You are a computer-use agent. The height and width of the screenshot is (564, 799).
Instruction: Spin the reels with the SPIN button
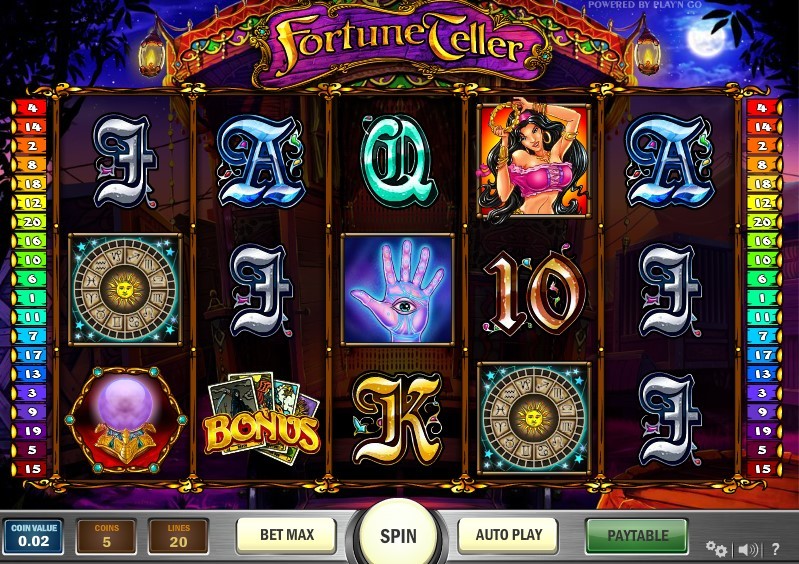[398, 535]
